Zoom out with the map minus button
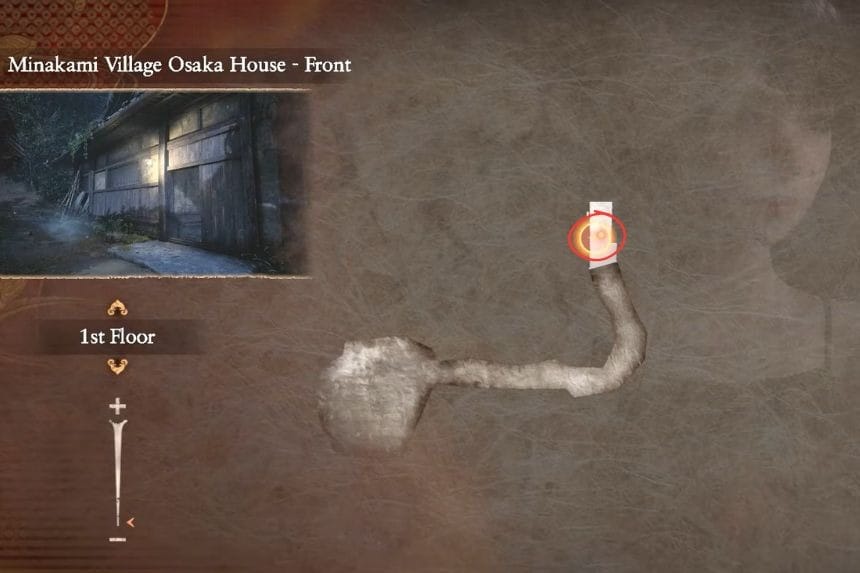This screenshot has width=860, height=573. (117, 540)
